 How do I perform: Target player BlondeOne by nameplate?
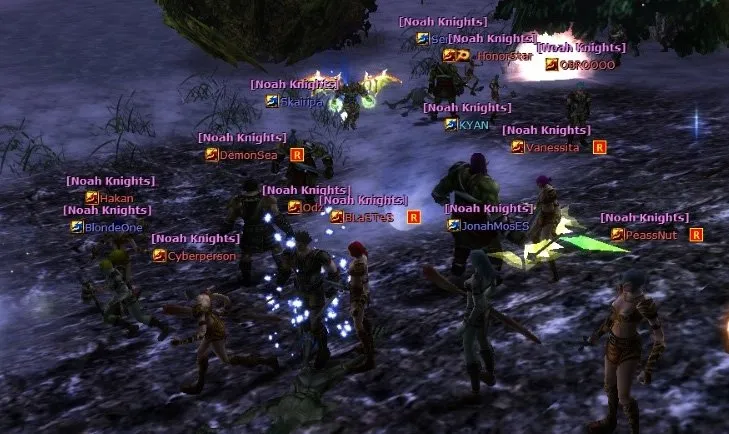point(113,227)
